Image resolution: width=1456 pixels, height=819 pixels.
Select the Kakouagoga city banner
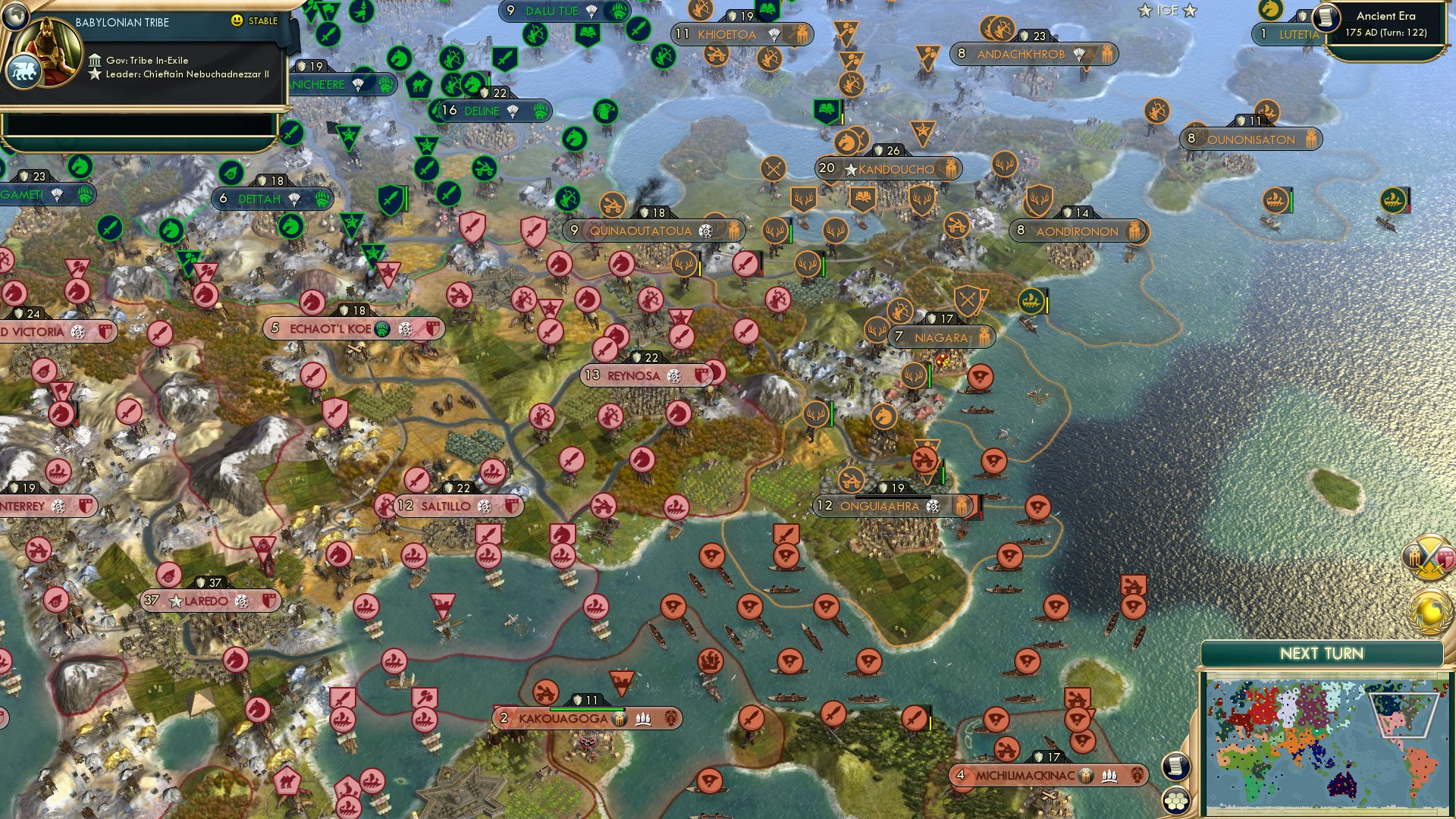(563, 718)
